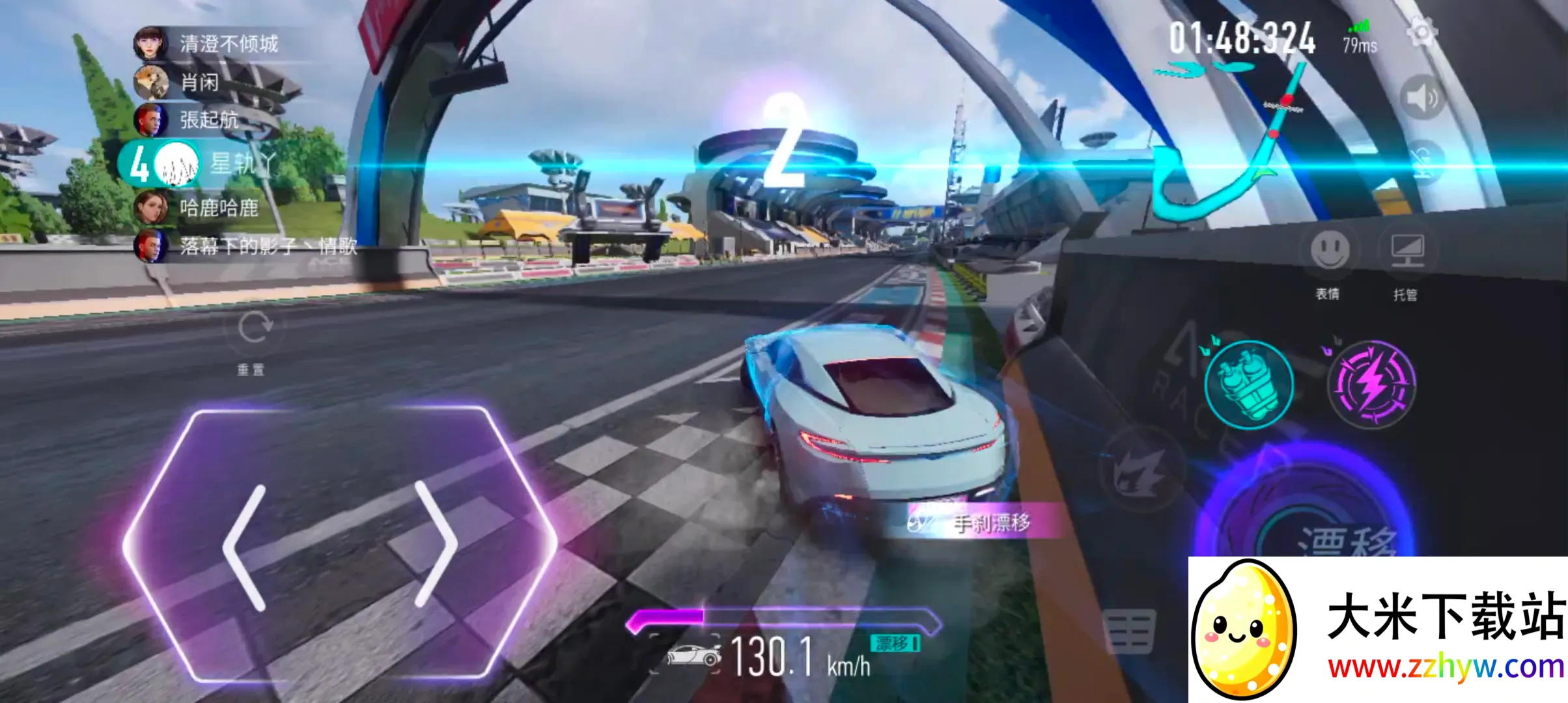Open the settings gear icon
This screenshot has height=703, width=1568.
(1422, 31)
